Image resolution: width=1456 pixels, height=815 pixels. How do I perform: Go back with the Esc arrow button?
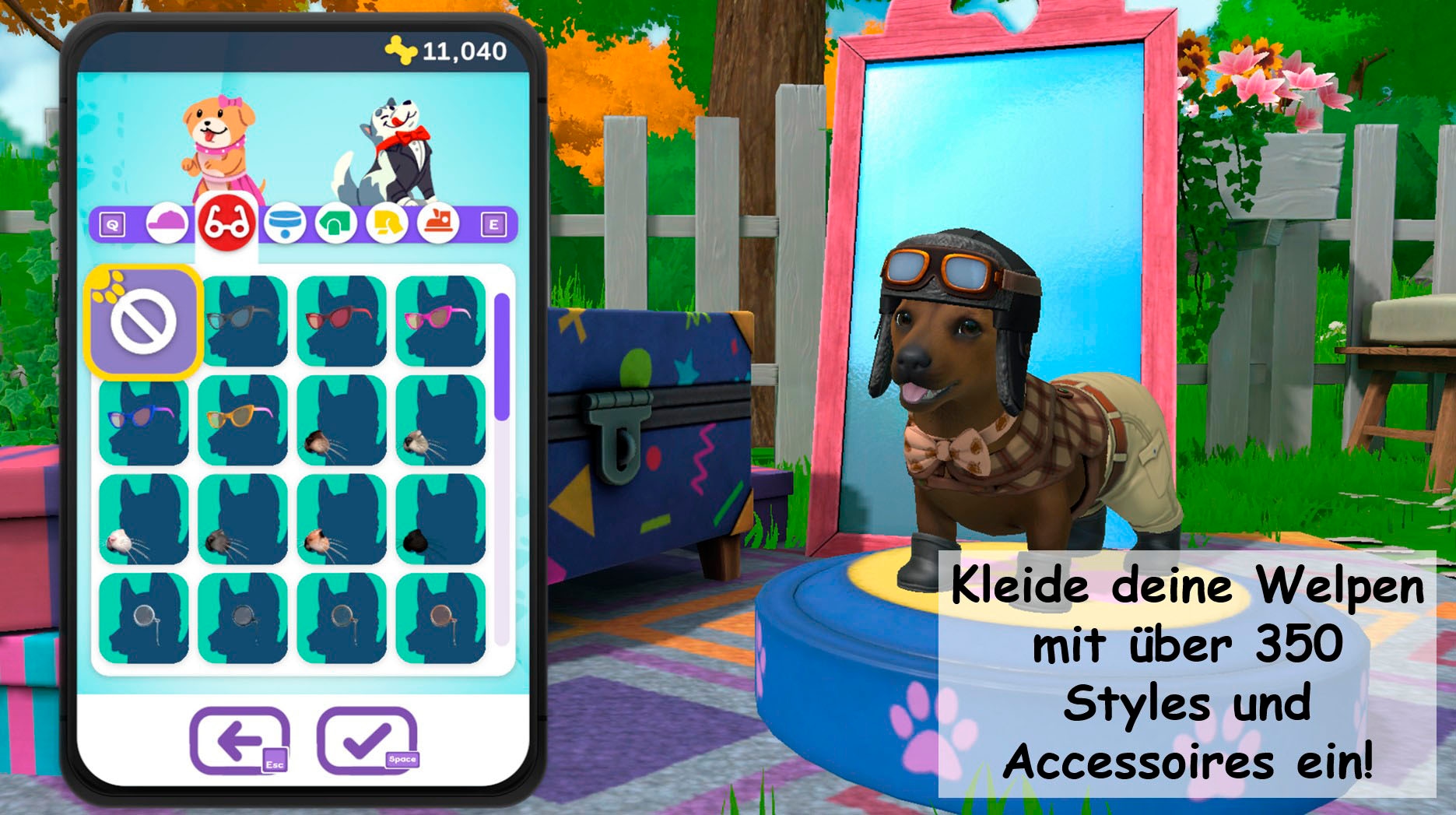click(241, 739)
